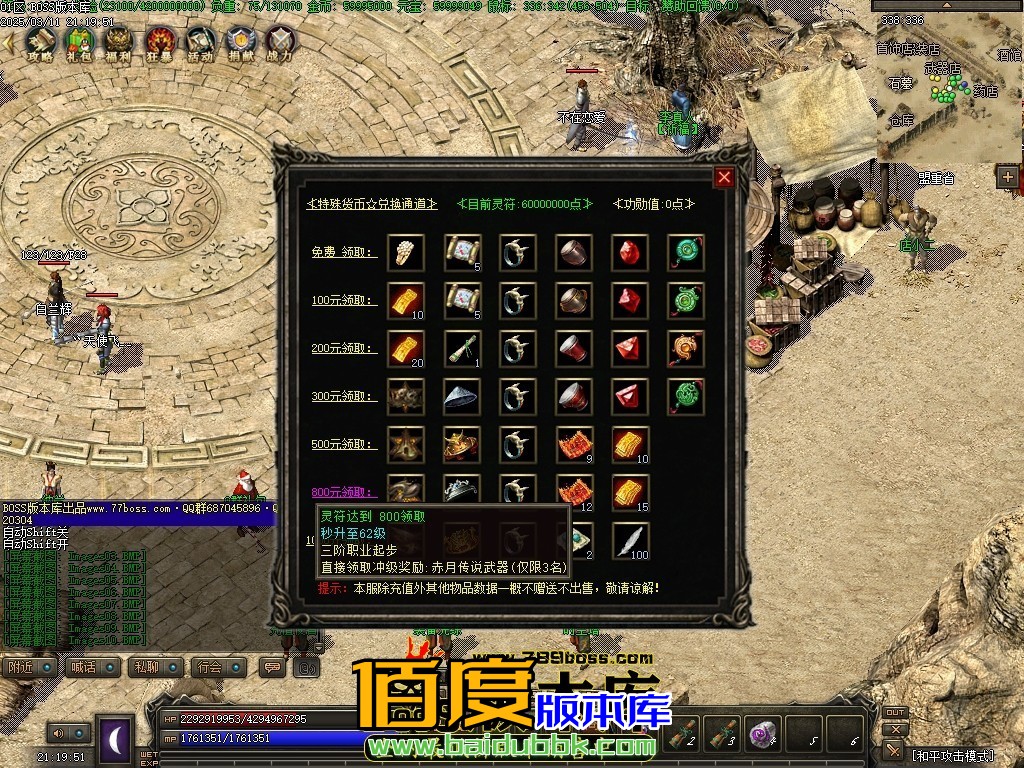Open the 活动 events icon
Screen dimensions: 1024x768
pos(200,42)
